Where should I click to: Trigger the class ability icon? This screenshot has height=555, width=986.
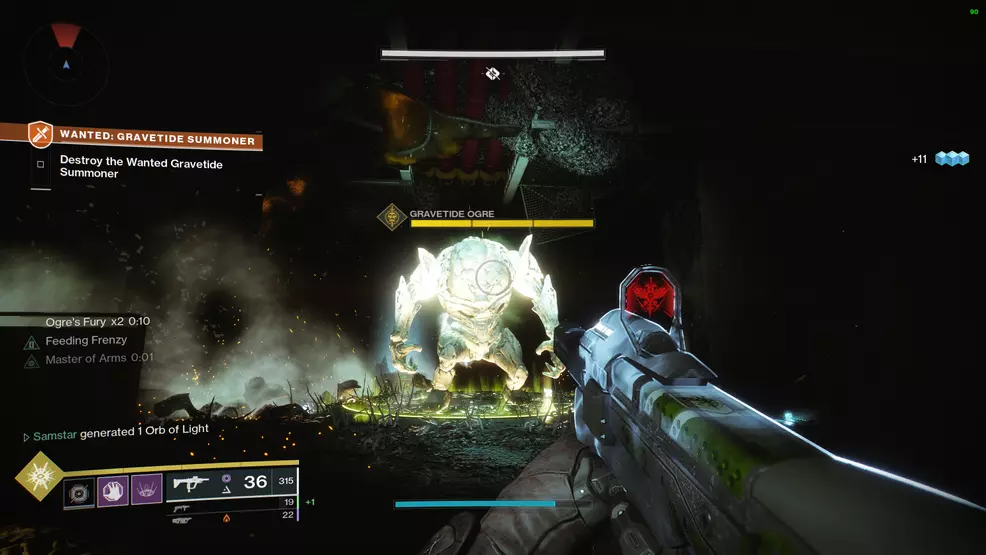146,490
